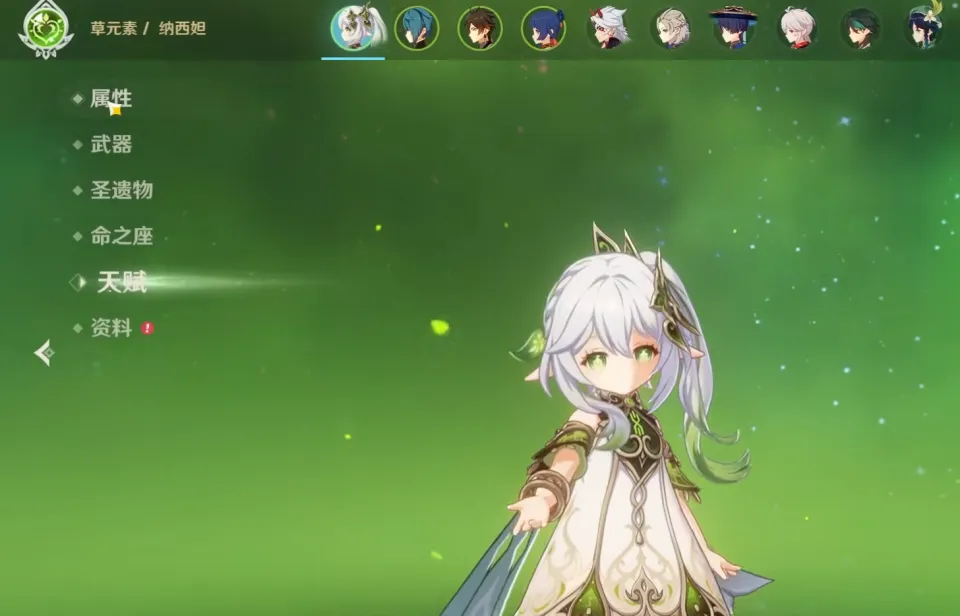Choose Albedo's pale-blond portrait
The width and height of the screenshot is (960, 616).
671,28
